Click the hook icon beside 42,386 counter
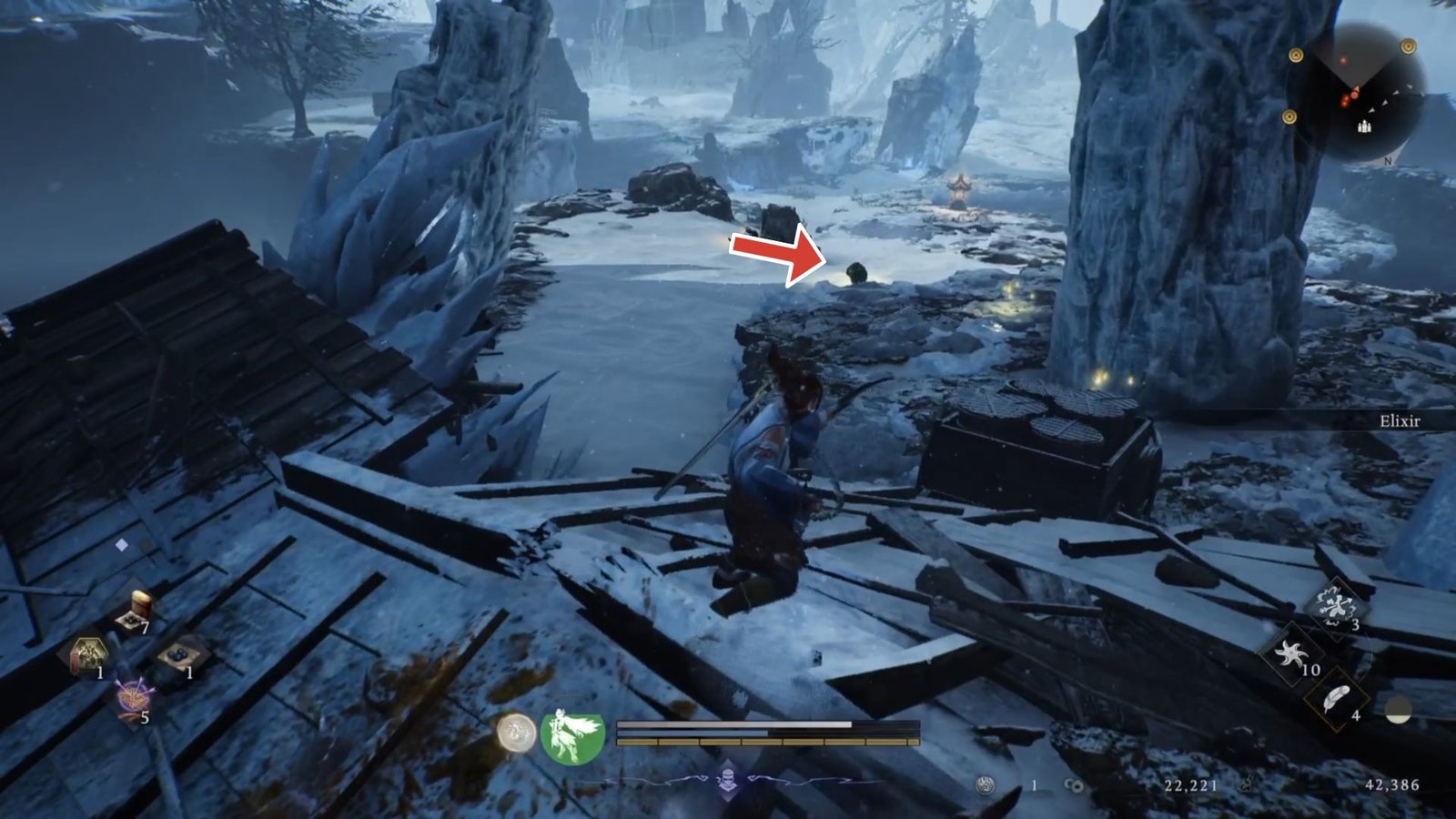Screen dimensions: 1456x819 (x=1246, y=784)
